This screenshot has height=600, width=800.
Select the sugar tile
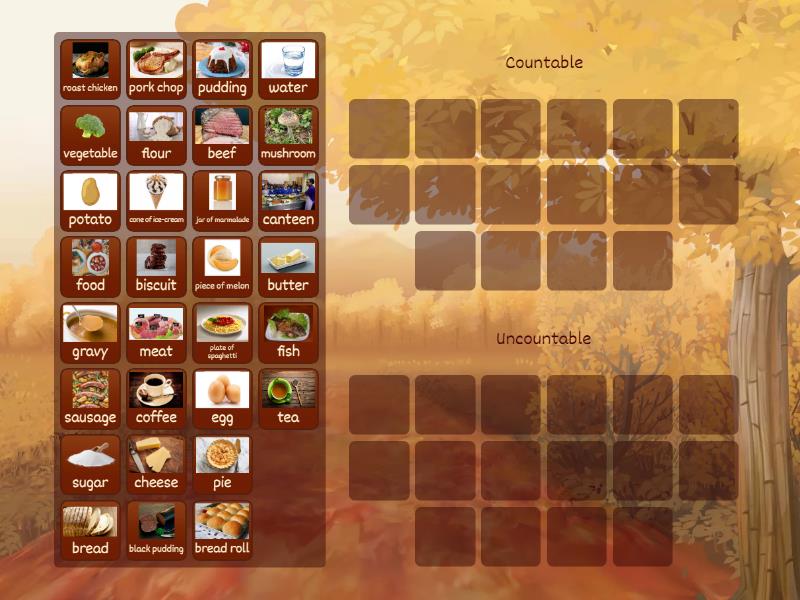pyautogui.click(x=90, y=465)
